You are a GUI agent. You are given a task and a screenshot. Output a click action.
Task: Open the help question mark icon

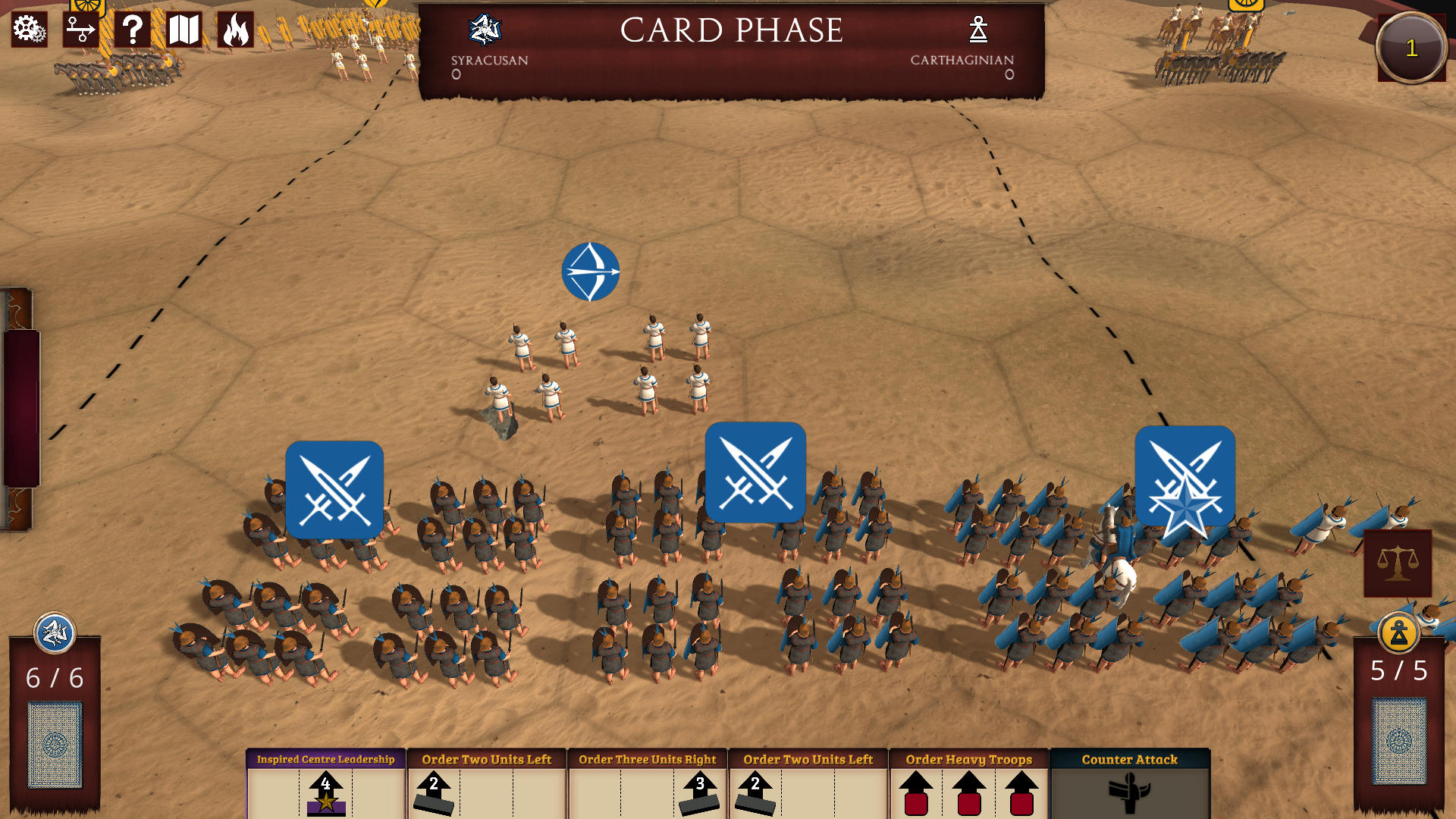click(133, 31)
